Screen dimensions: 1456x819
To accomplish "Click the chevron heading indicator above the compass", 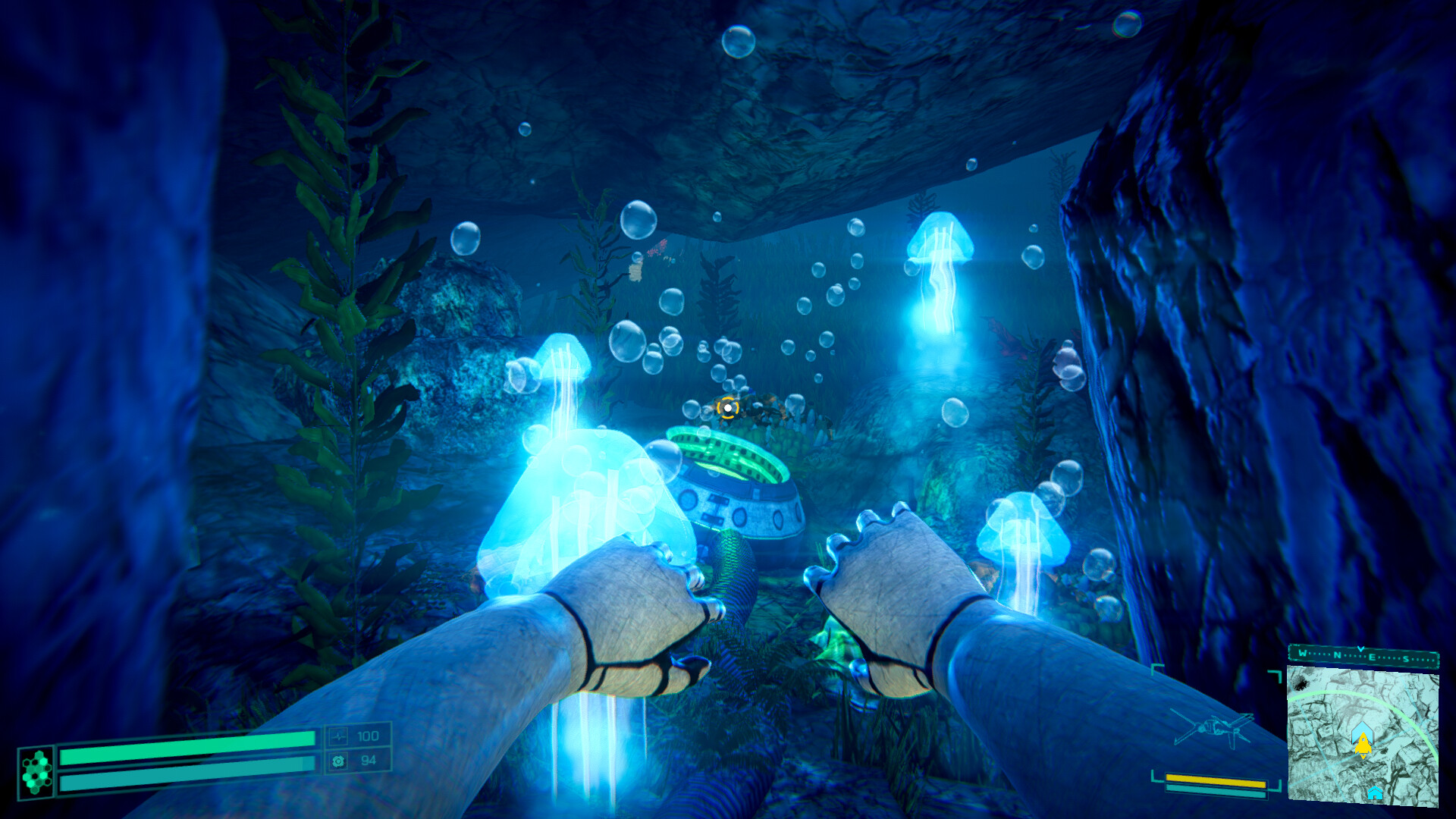I will coord(1360,648).
